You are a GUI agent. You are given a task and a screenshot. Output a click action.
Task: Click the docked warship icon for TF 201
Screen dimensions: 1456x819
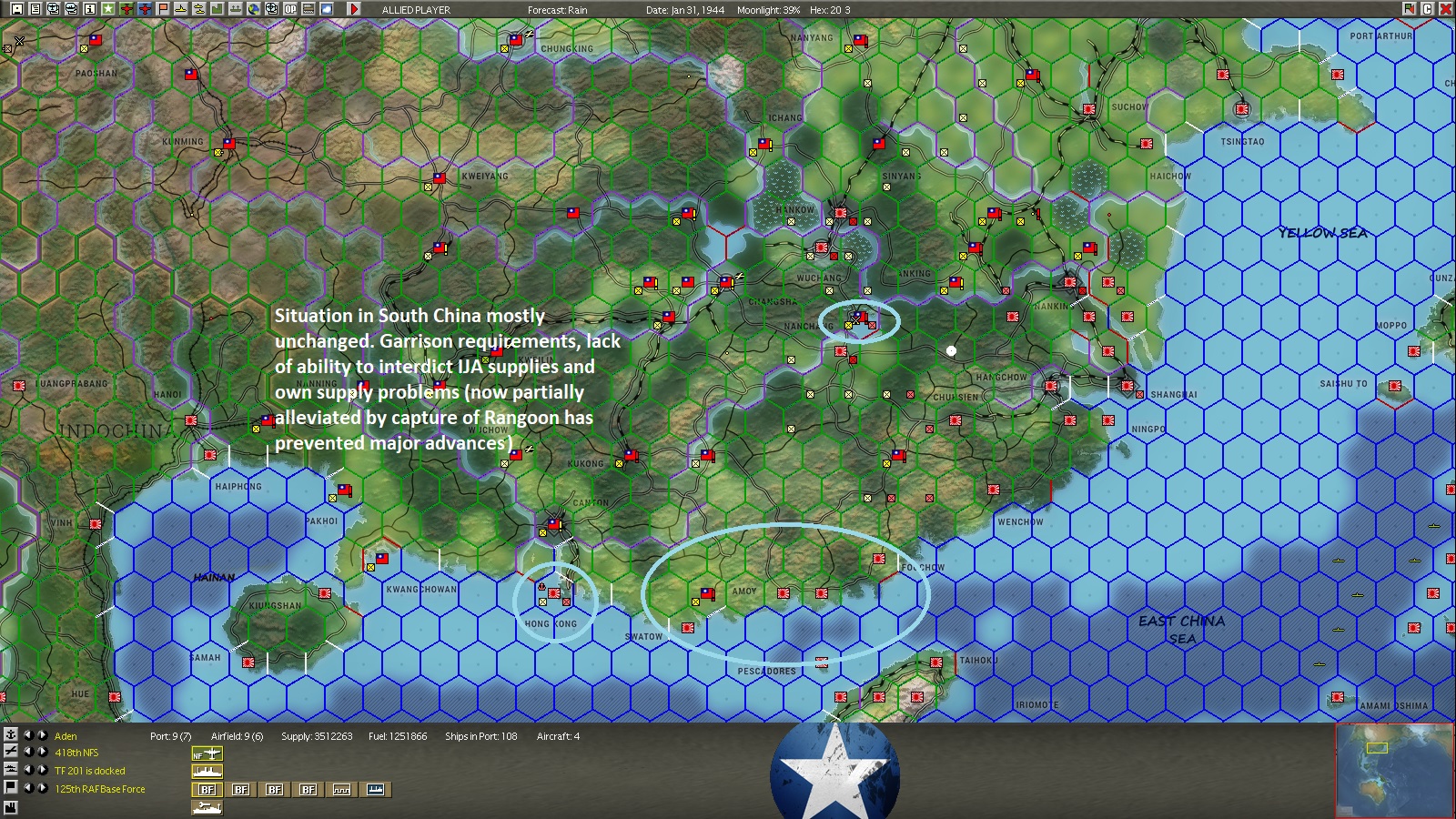coord(207,770)
